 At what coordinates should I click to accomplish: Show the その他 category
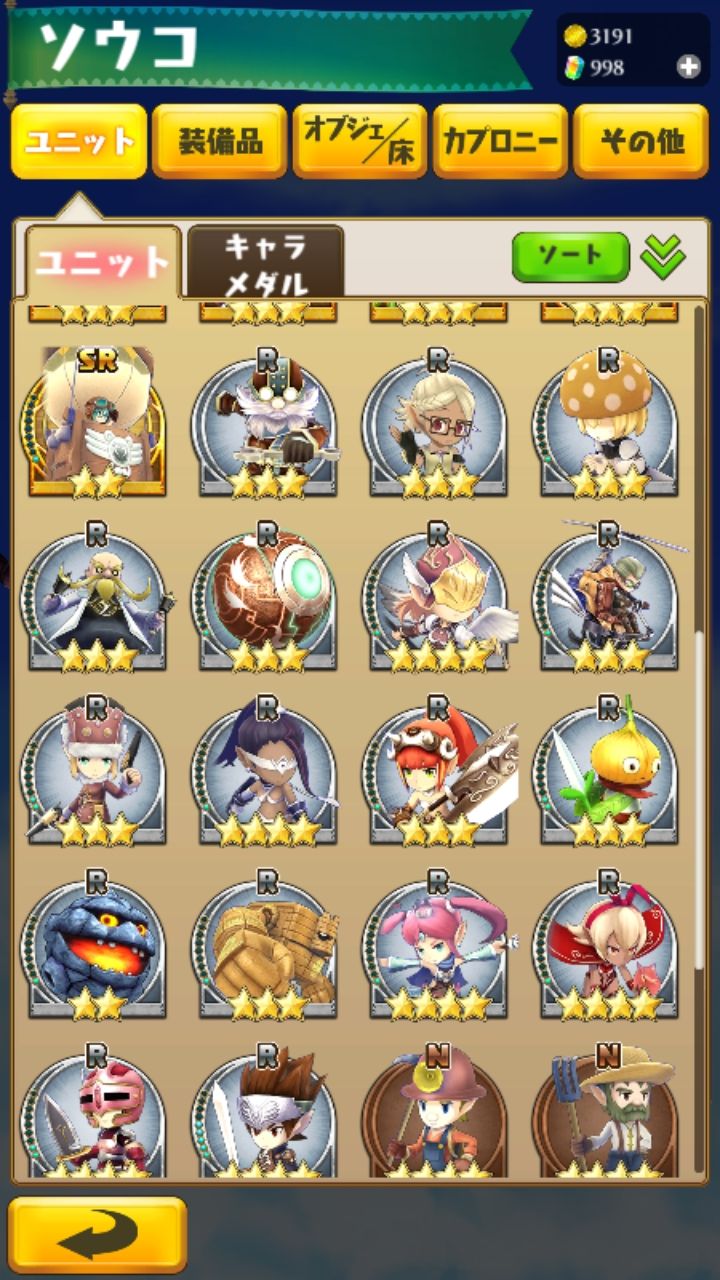click(x=641, y=141)
